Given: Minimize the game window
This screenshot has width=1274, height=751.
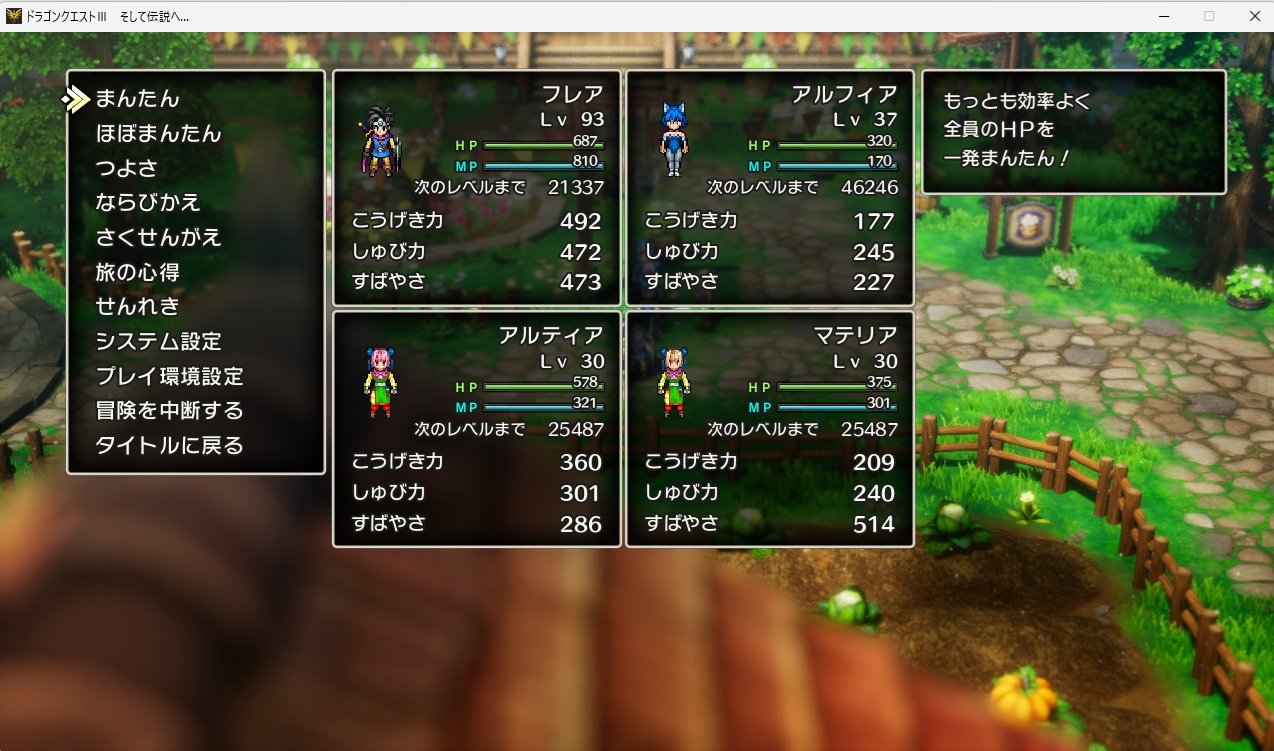Looking at the screenshot, I should [x=1165, y=16].
